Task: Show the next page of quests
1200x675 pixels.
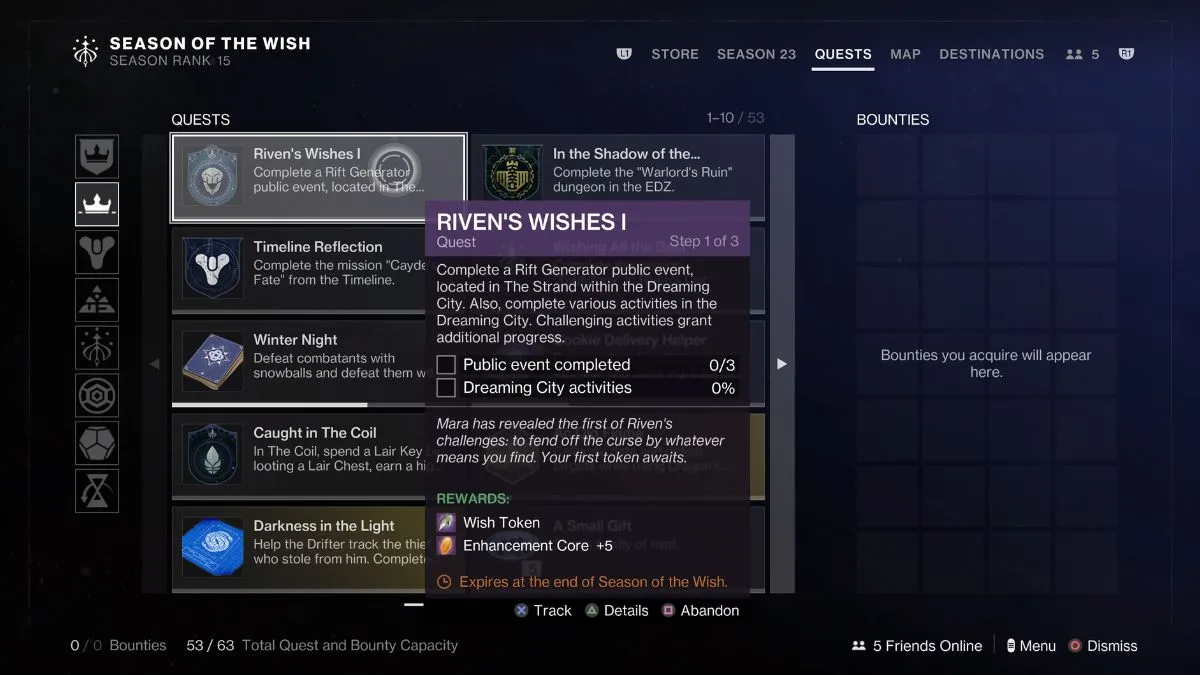Action: 782,364
